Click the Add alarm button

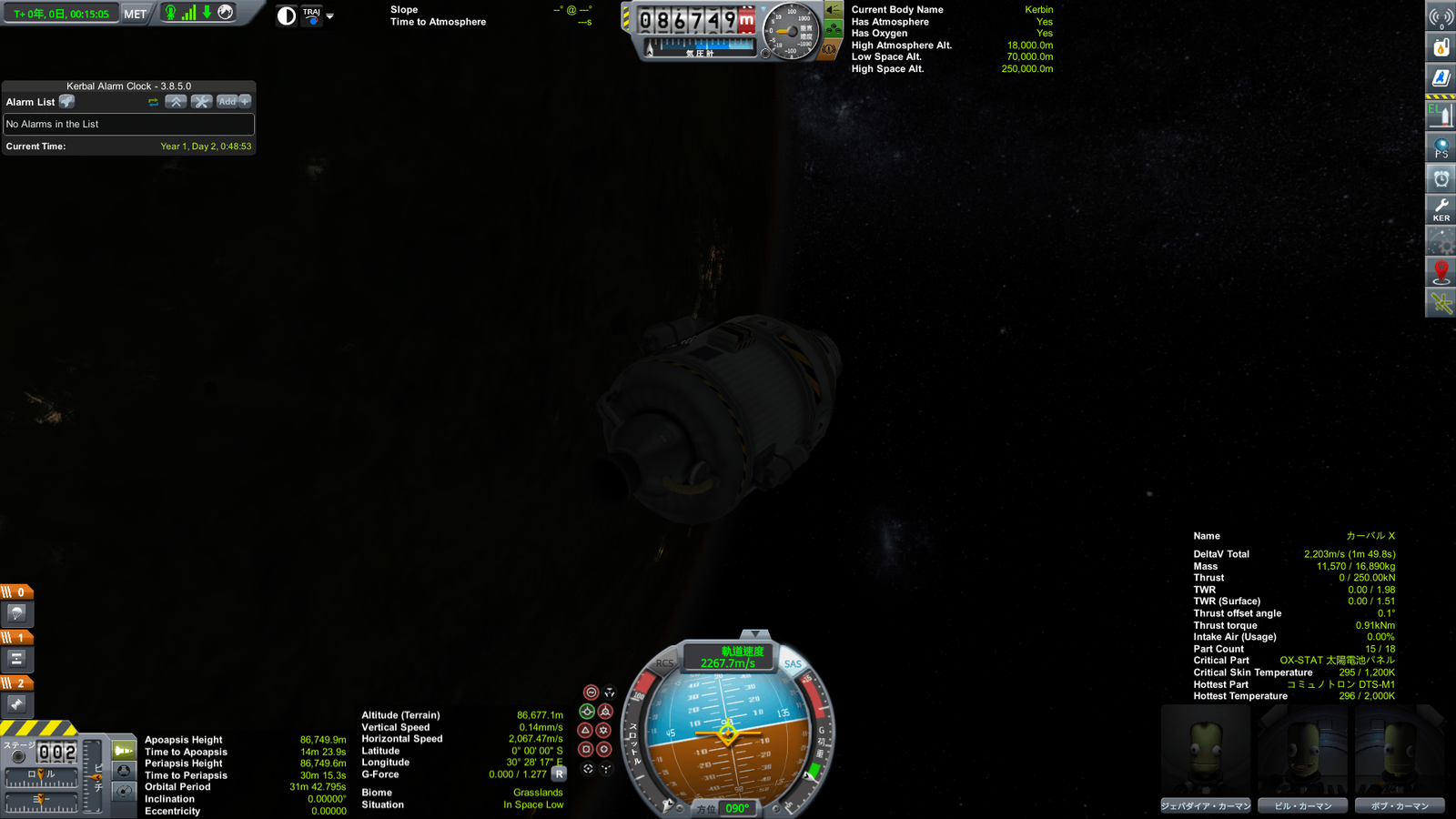click(227, 101)
